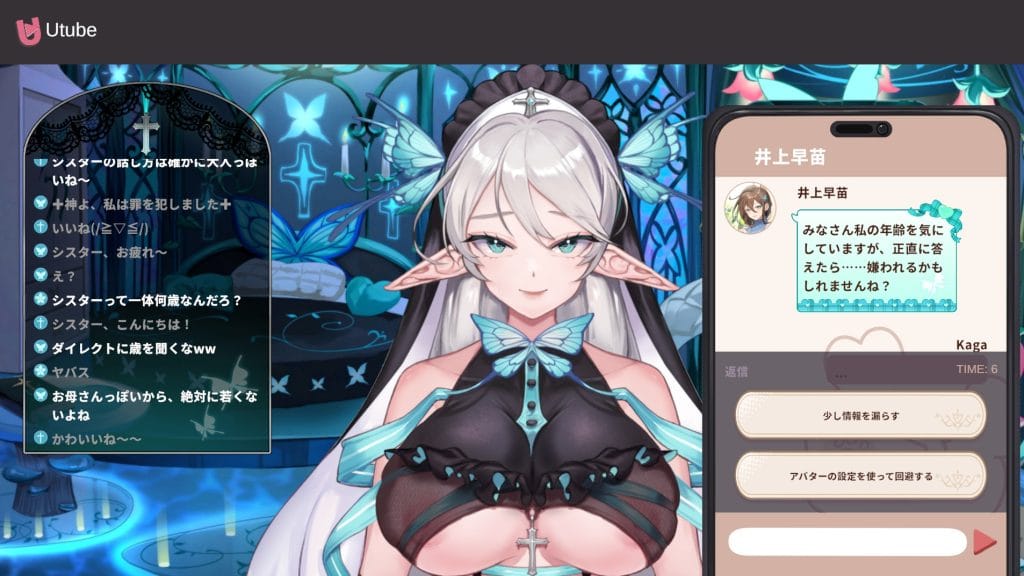Focus the phone message text field

pos(847,542)
